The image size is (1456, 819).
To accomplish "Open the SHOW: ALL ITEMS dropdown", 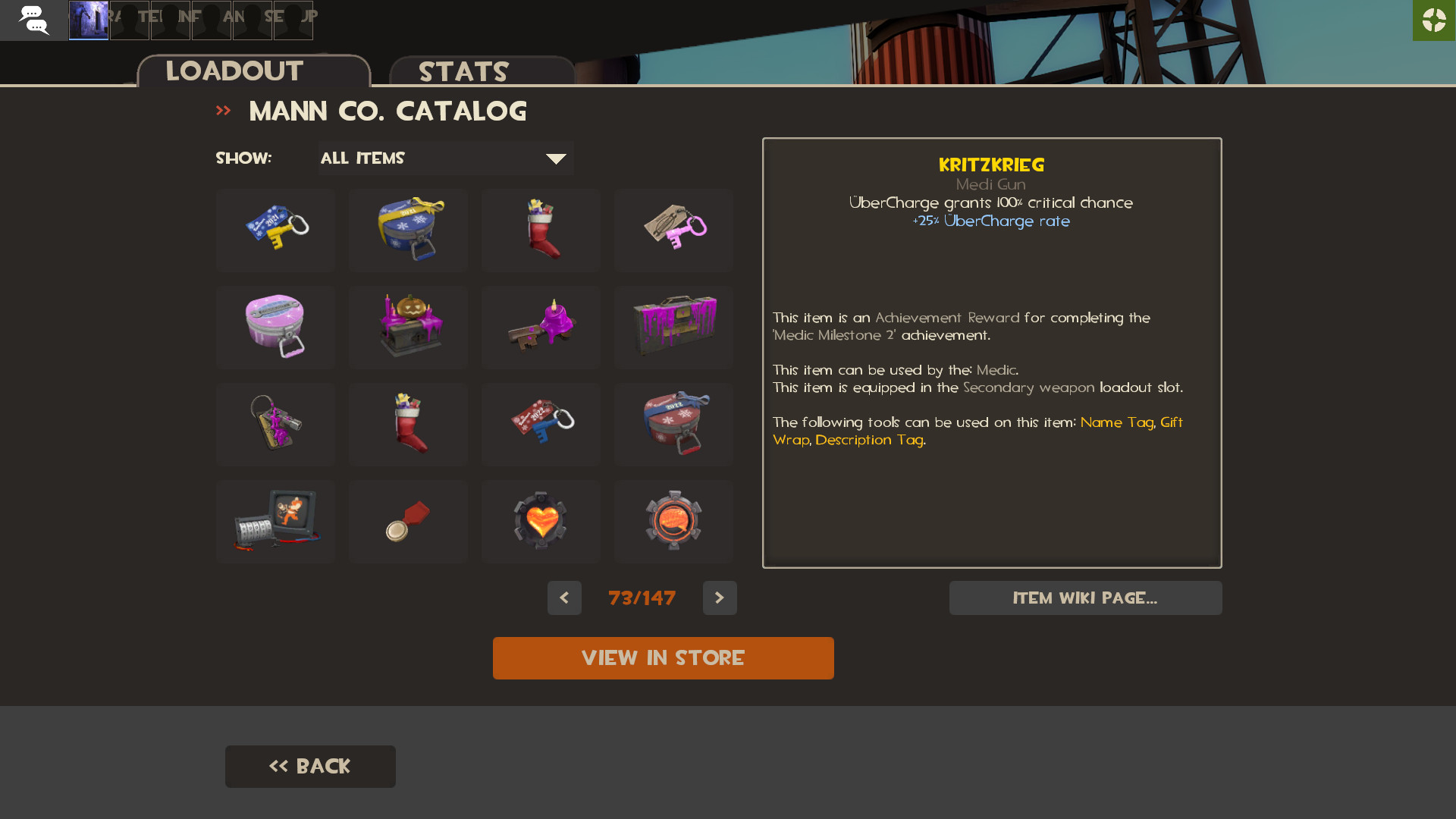I will click(445, 158).
